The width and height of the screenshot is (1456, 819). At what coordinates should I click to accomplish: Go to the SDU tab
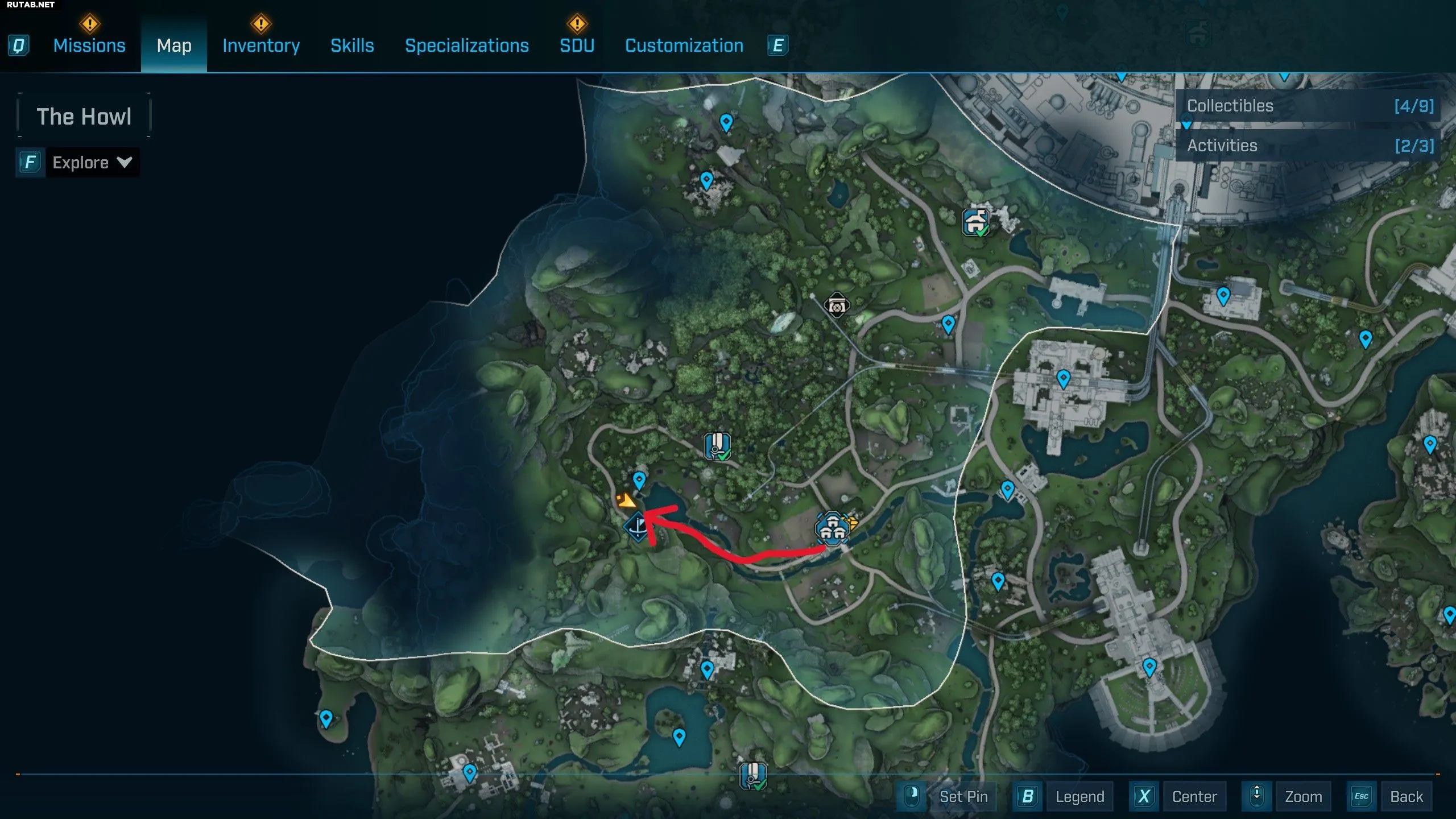pyautogui.click(x=577, y=45)
